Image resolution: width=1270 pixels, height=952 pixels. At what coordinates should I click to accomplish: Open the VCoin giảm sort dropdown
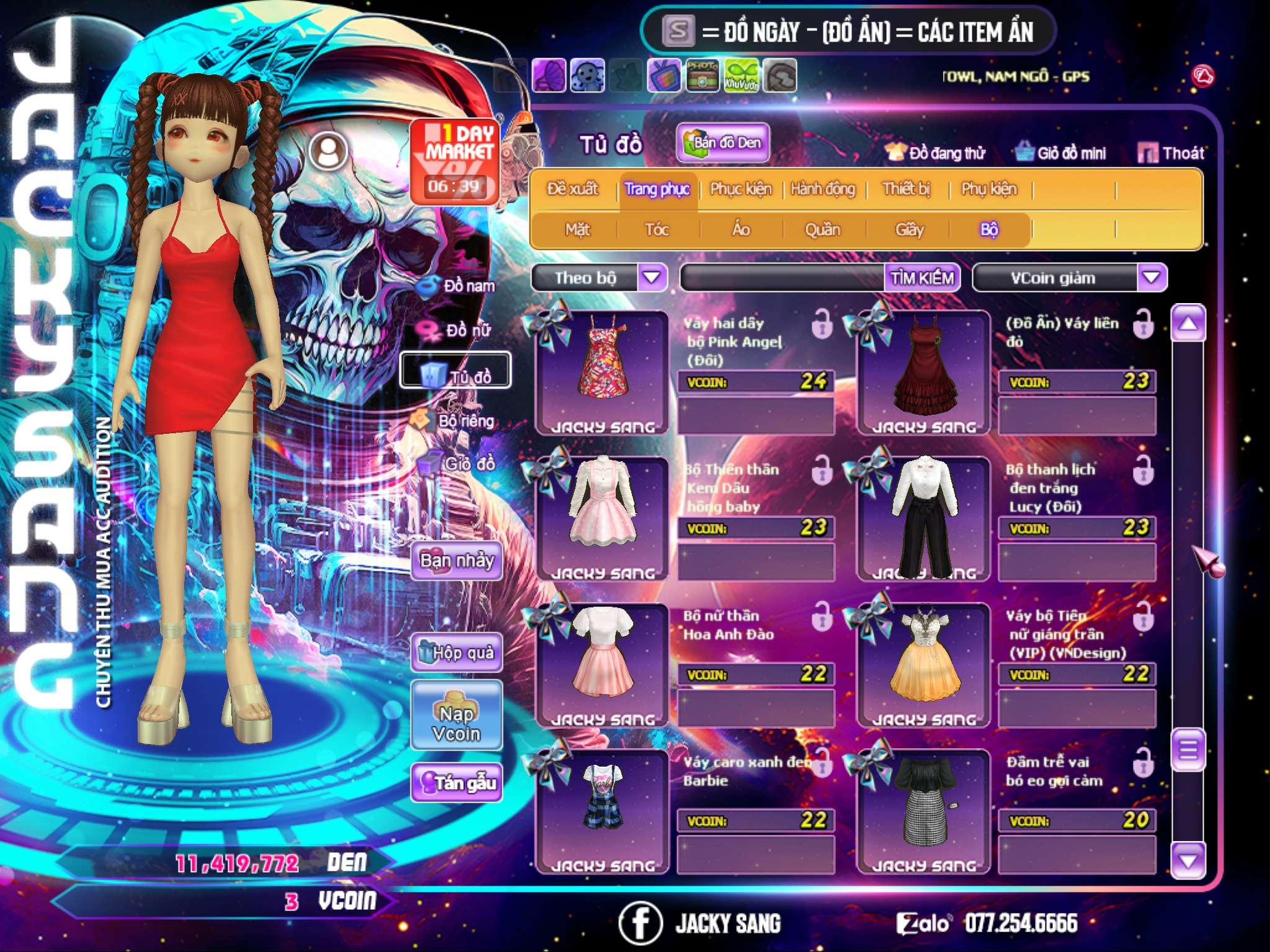pyautogui.click(x=1152, y=278)
